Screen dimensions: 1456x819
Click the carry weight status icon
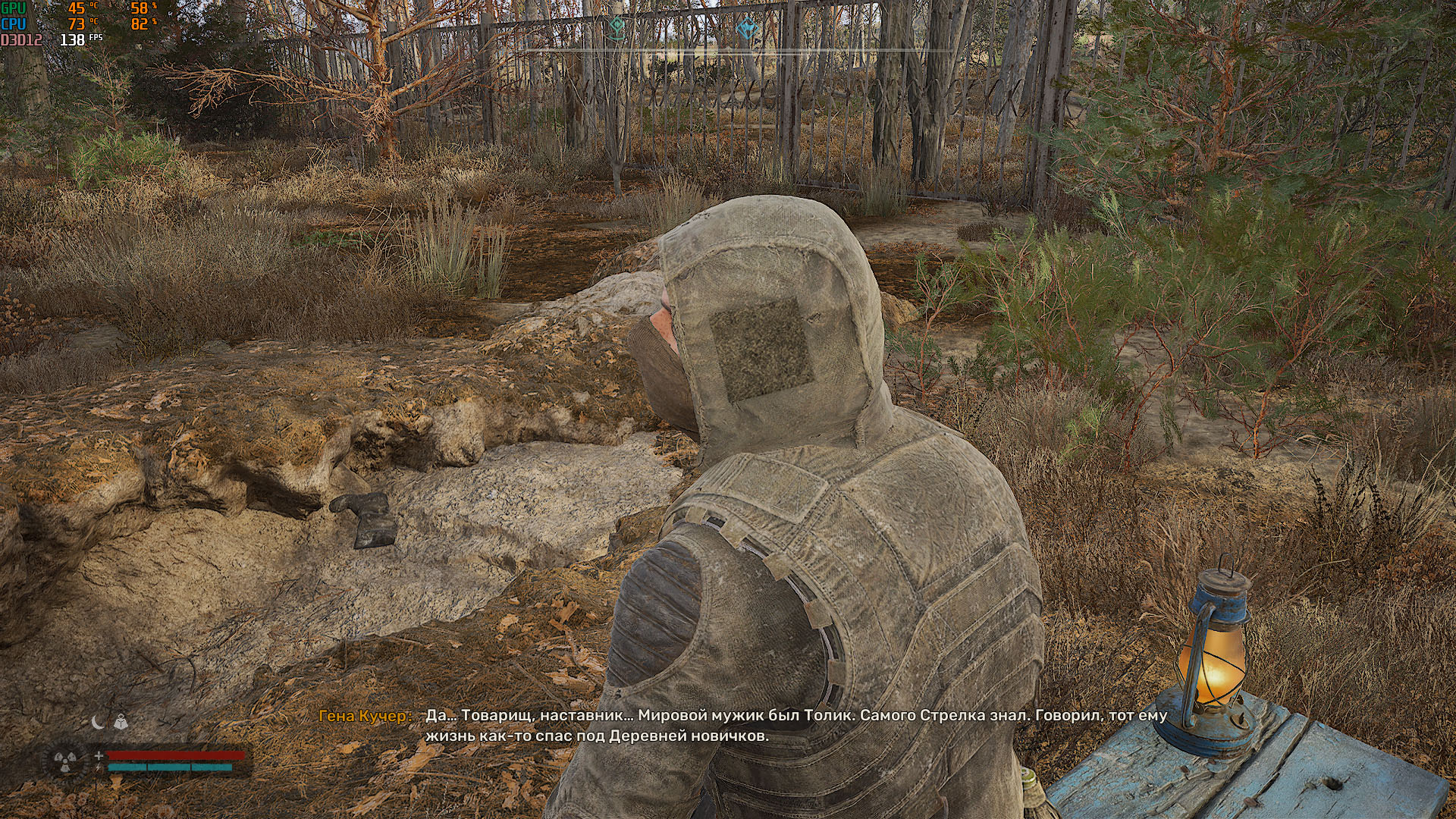[120, 722]
